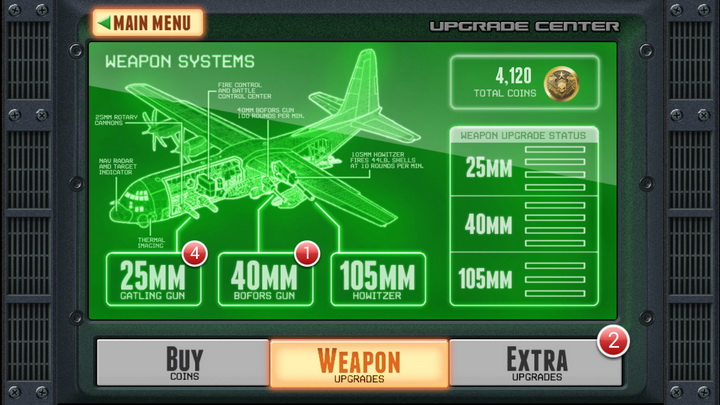
Task: Open the 105MM Howitzer upgrade
Action: coord(377,279)
